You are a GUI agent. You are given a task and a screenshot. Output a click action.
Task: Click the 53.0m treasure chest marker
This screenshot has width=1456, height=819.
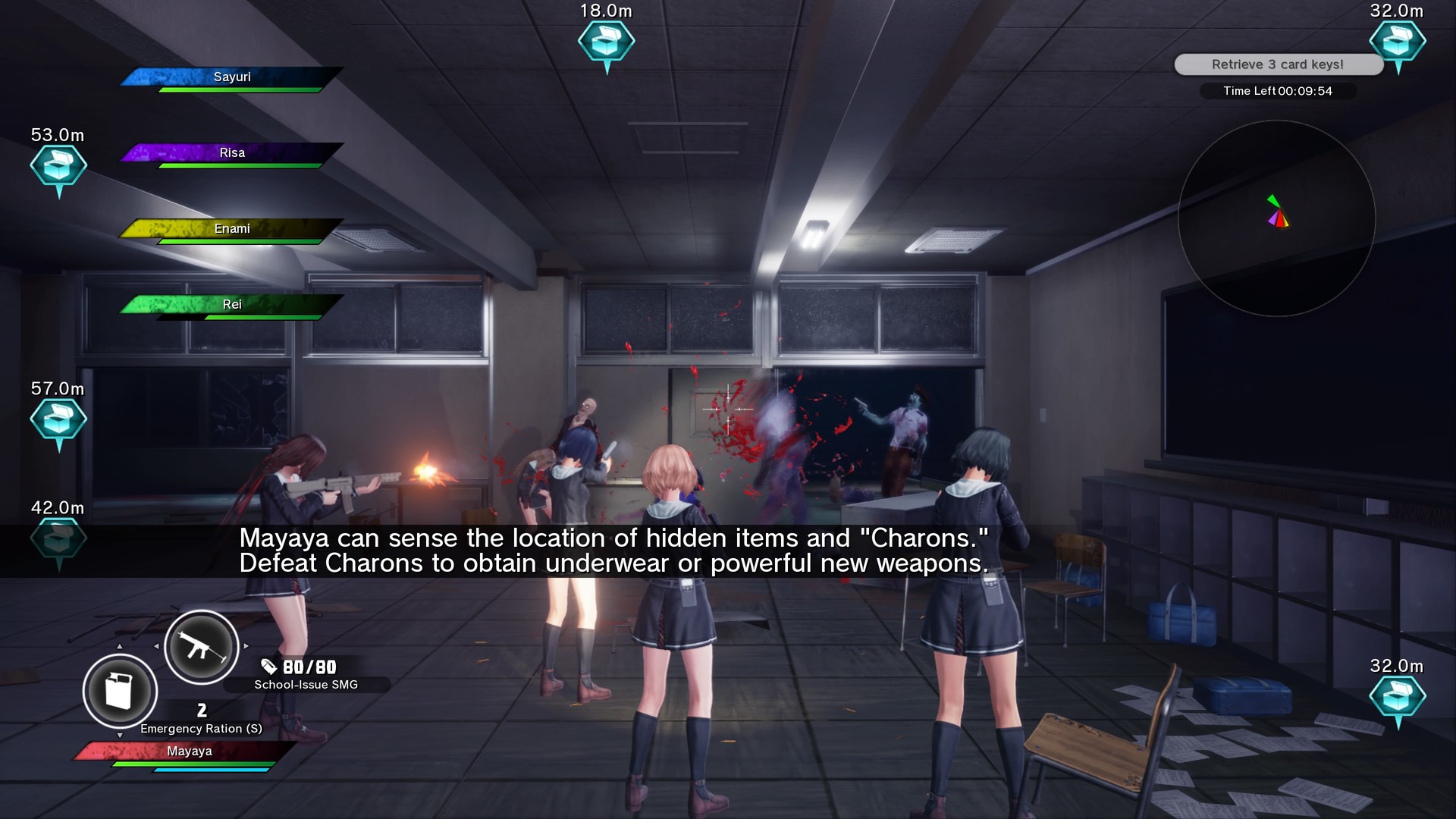click(x=61, y=167)
